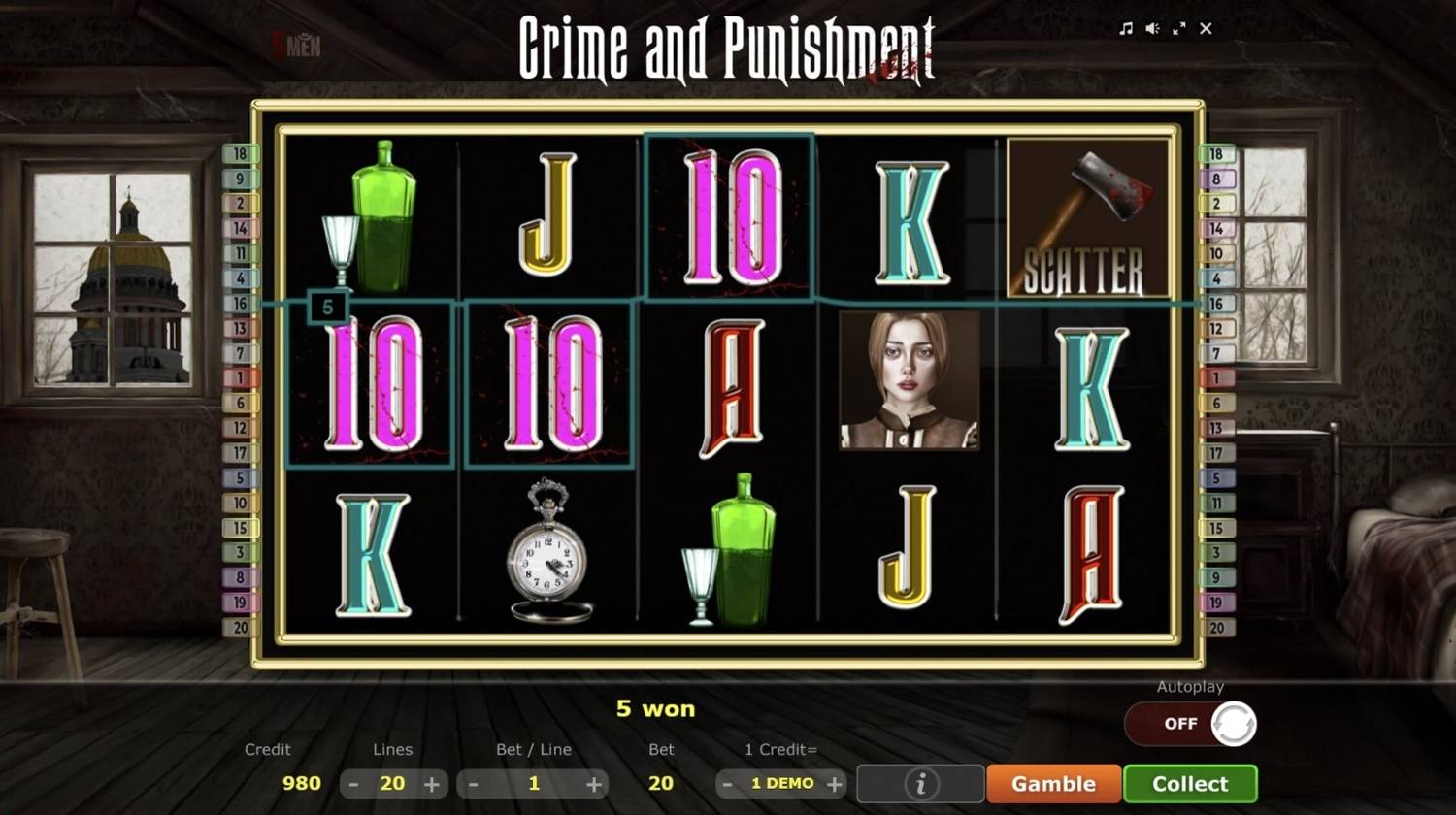The height and width of the screenshot is (815, 1456).
Task: Increase the credit denomination next to 1 DEMO
Action: (833, 783)
